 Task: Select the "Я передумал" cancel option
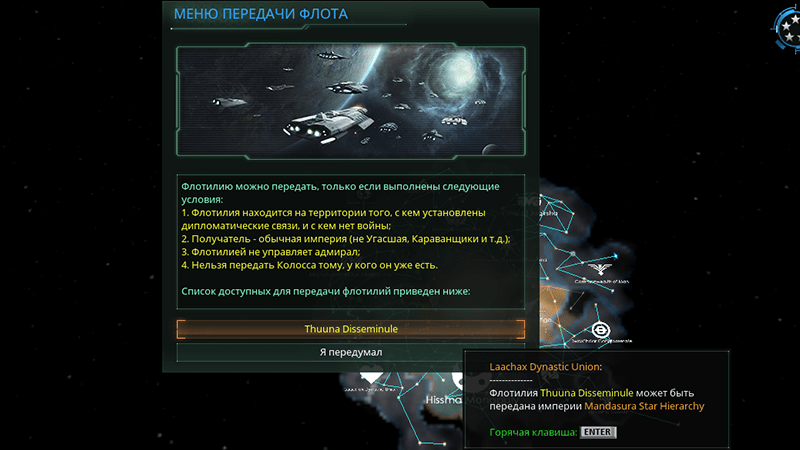(x=350, y=352)
